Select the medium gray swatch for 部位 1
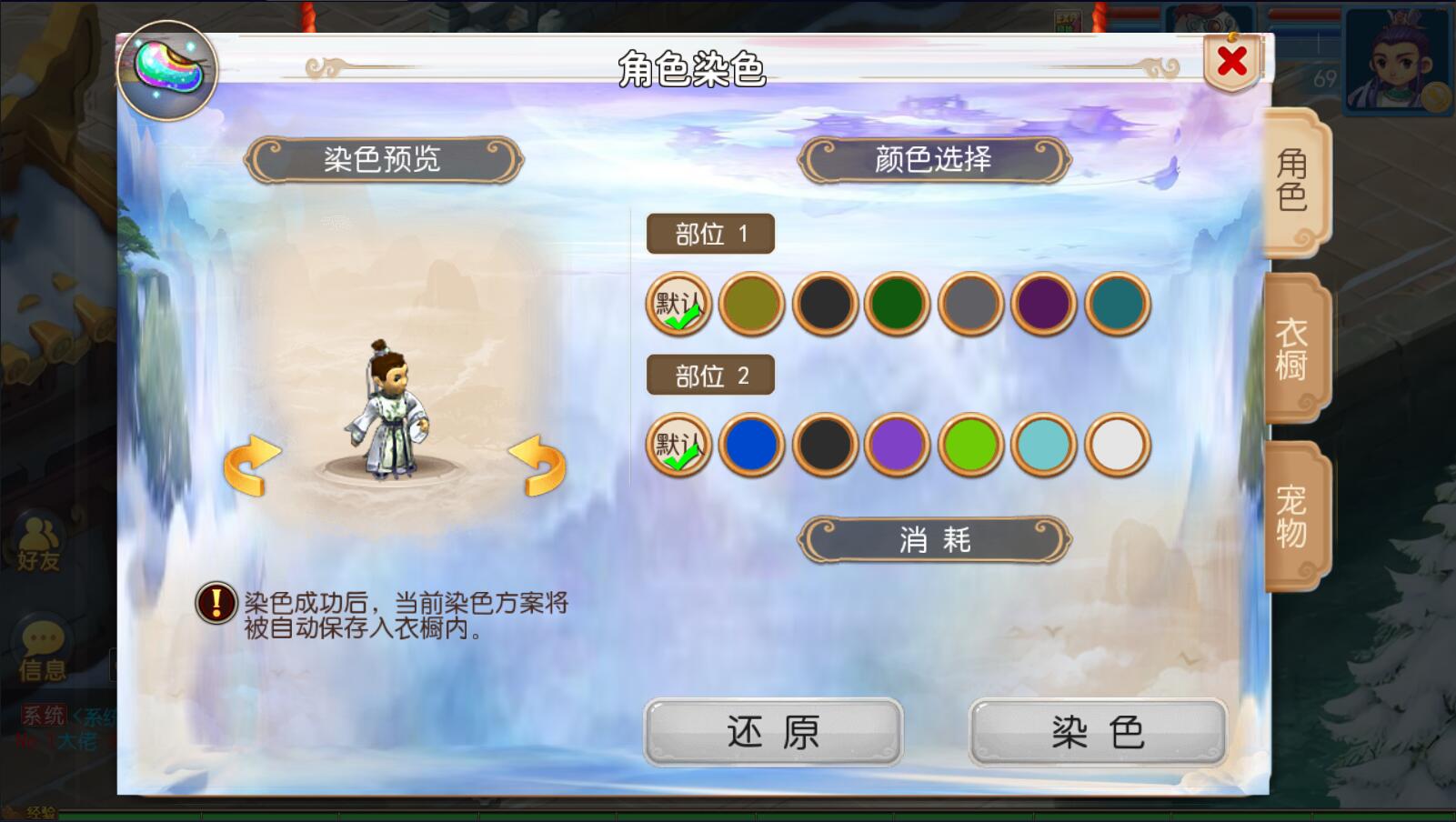1456x822 pixels. point(970,304)
